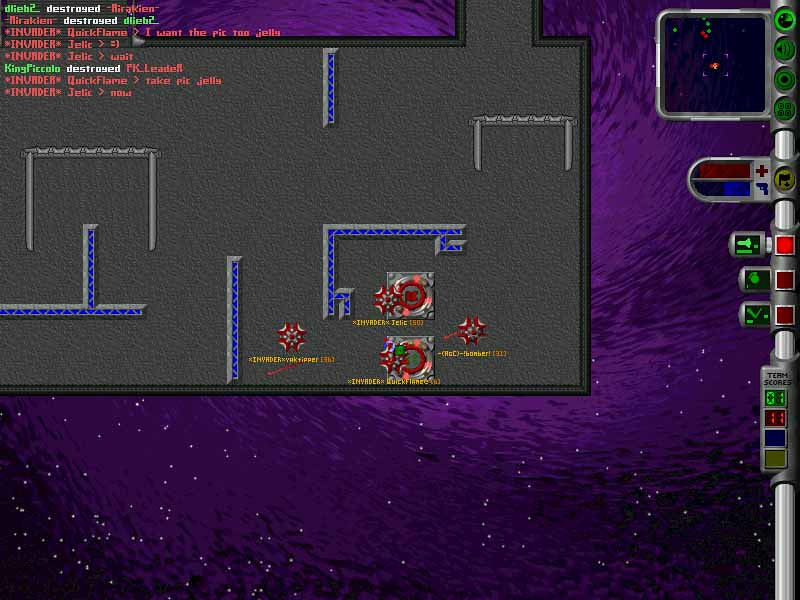The image size is (800, 600).
Task: Select the cannon weapon slot
Action: click(748, 244)
